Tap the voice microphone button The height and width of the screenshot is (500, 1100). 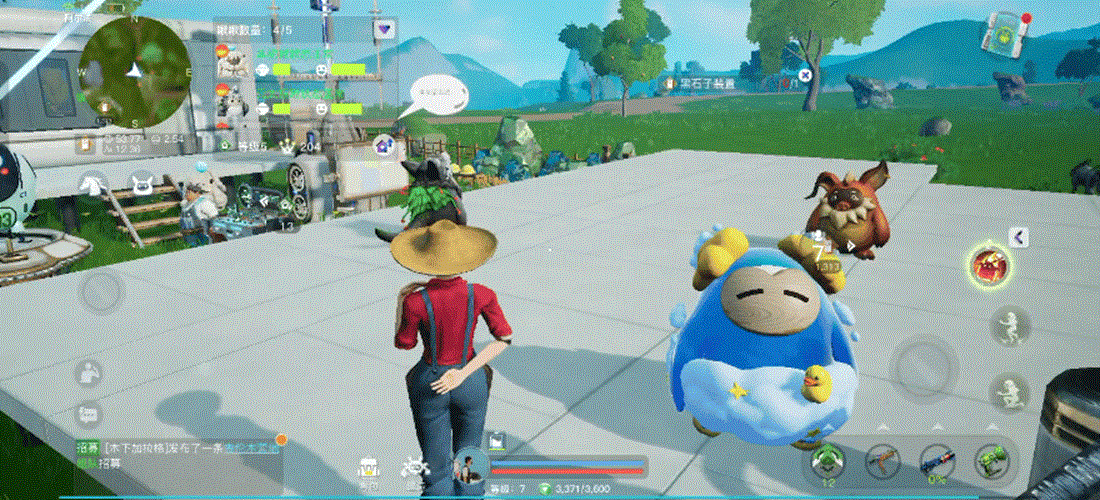coord(90,373)
